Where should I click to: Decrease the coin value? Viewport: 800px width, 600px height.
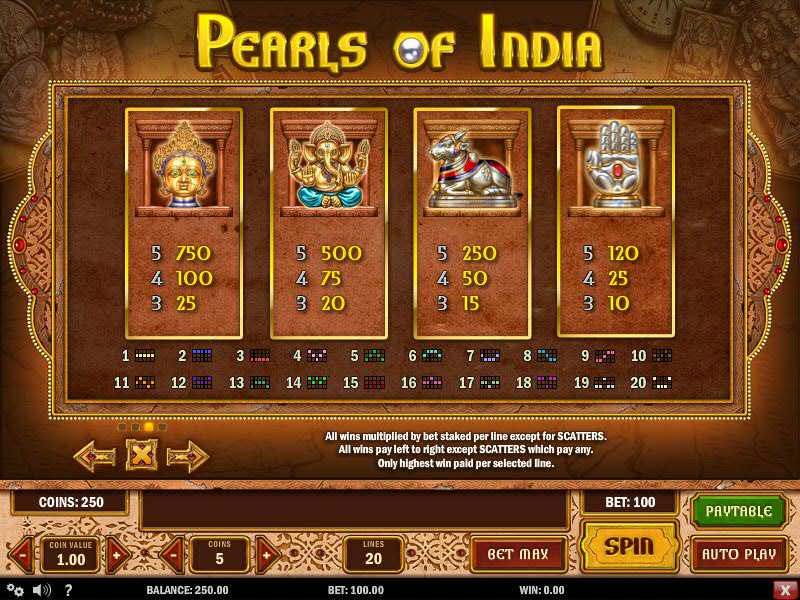[x=21, y=553]
